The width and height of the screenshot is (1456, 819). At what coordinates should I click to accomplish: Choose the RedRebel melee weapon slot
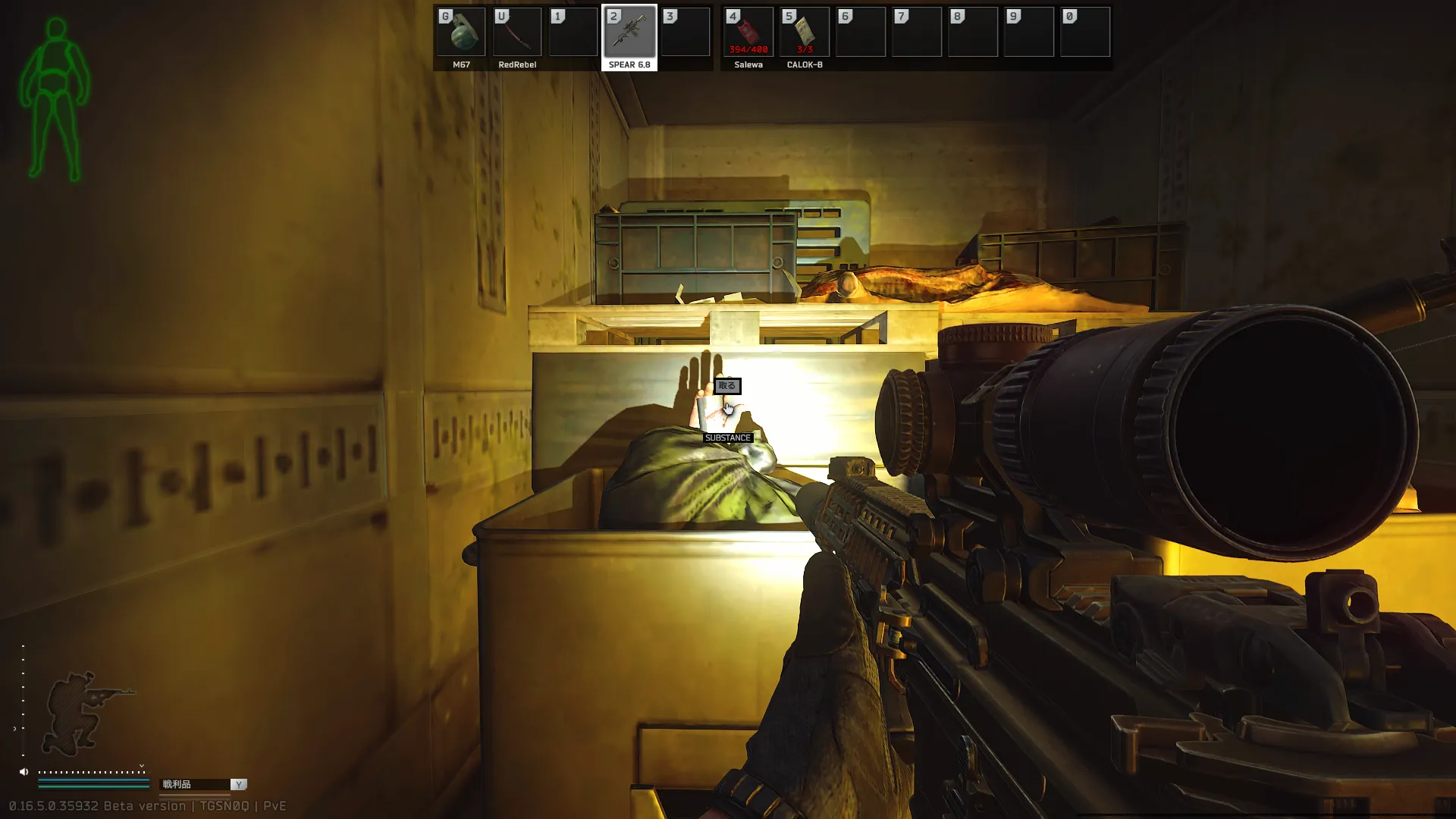click(517, 33)
